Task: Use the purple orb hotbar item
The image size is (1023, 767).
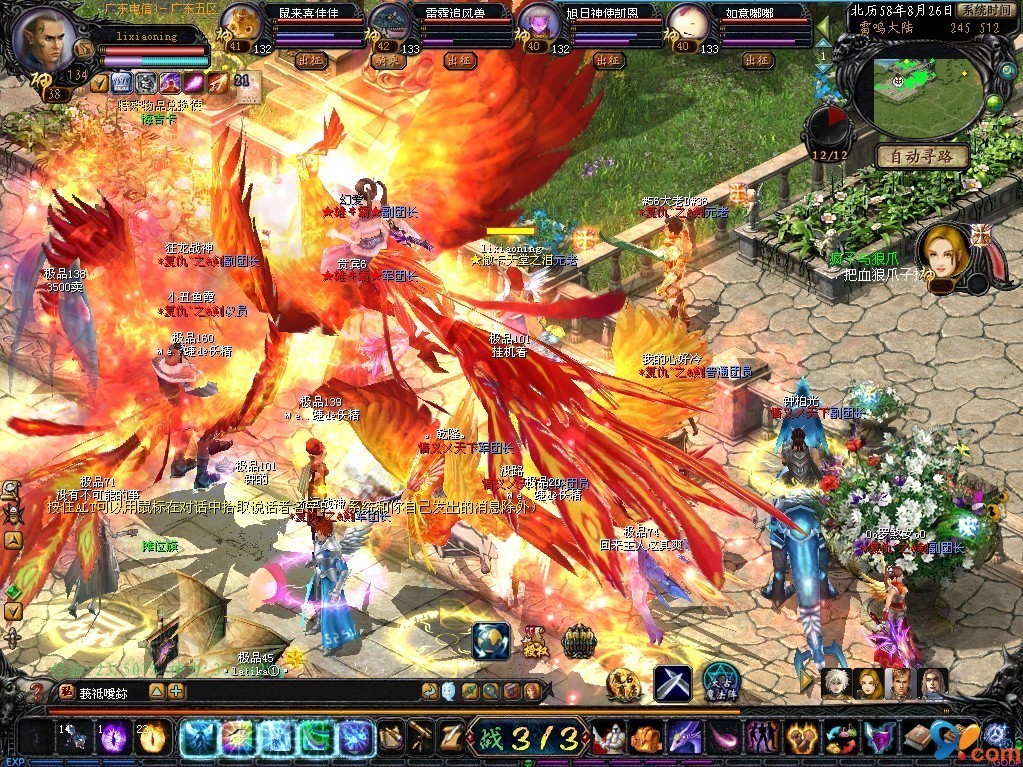Action: pyautogui.click(x=114, y=738)
